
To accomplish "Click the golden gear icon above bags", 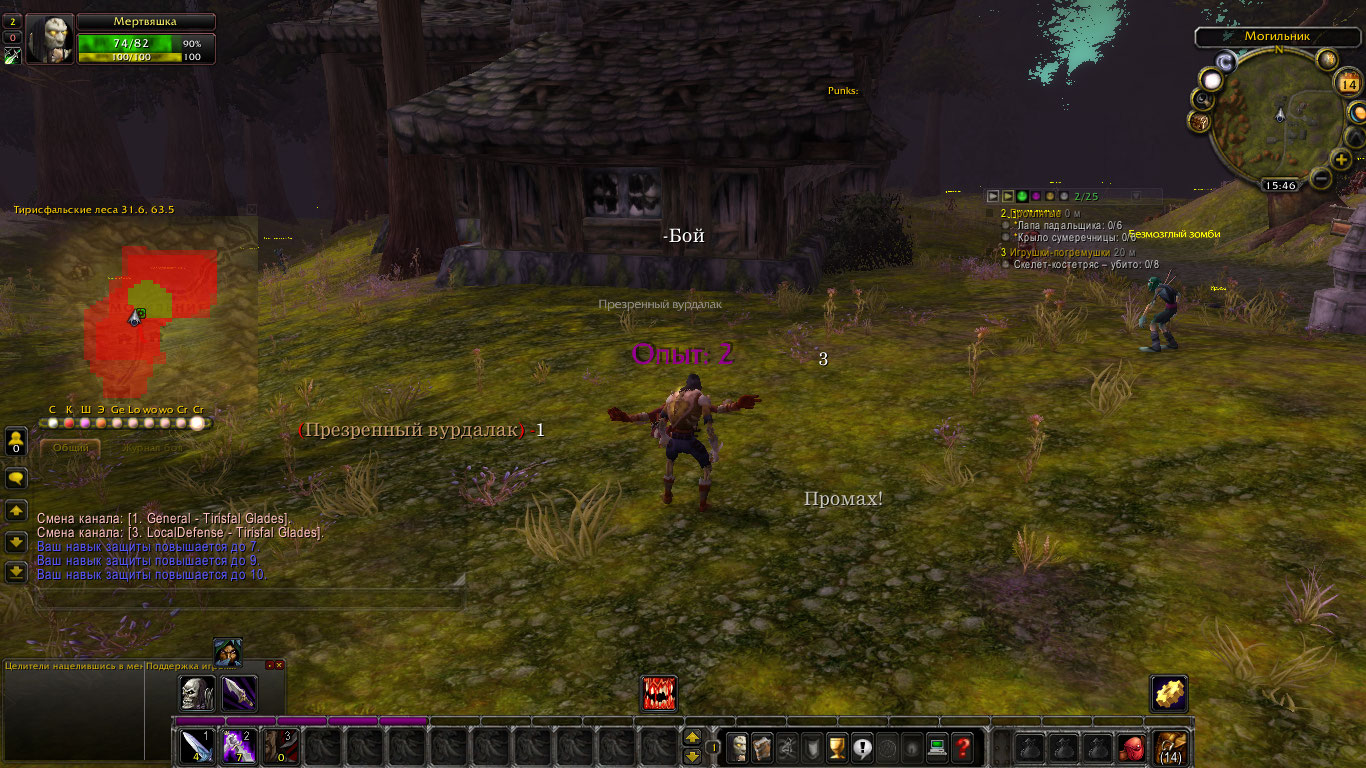I will (1169, 694).
